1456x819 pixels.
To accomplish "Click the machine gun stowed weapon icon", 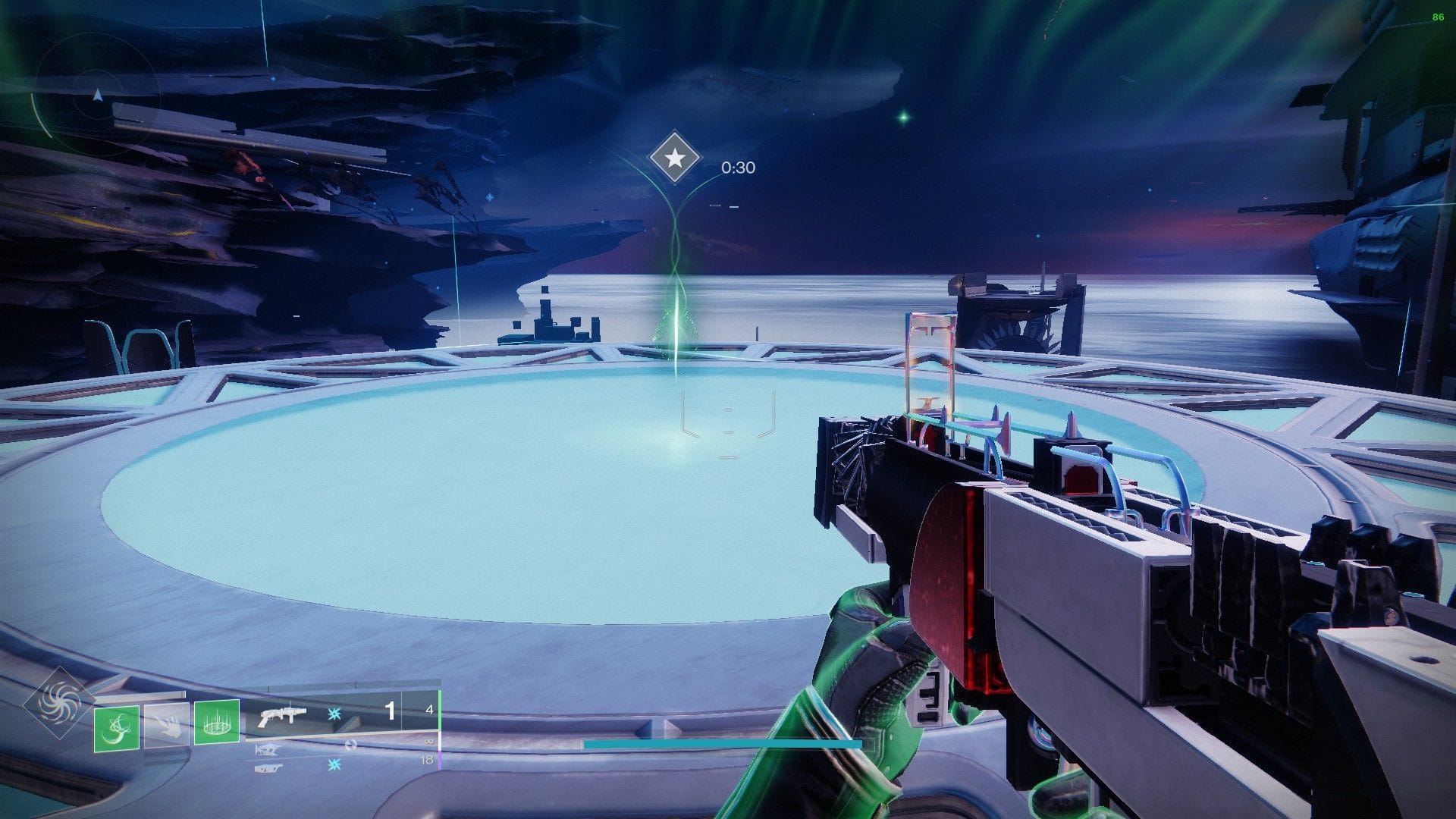I will click(267, 748).
